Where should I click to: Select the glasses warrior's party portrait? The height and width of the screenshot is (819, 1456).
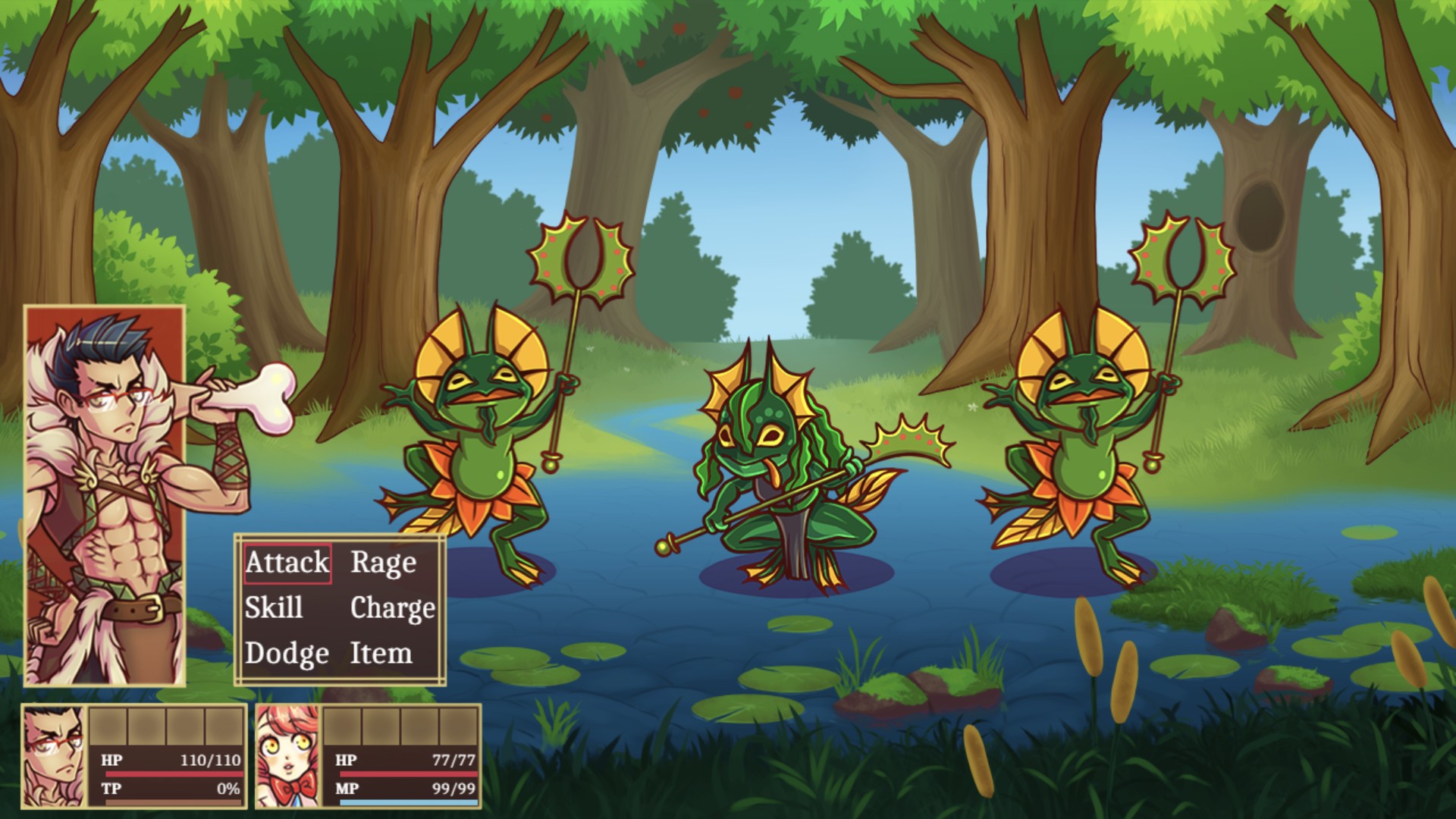pos(55,756)
